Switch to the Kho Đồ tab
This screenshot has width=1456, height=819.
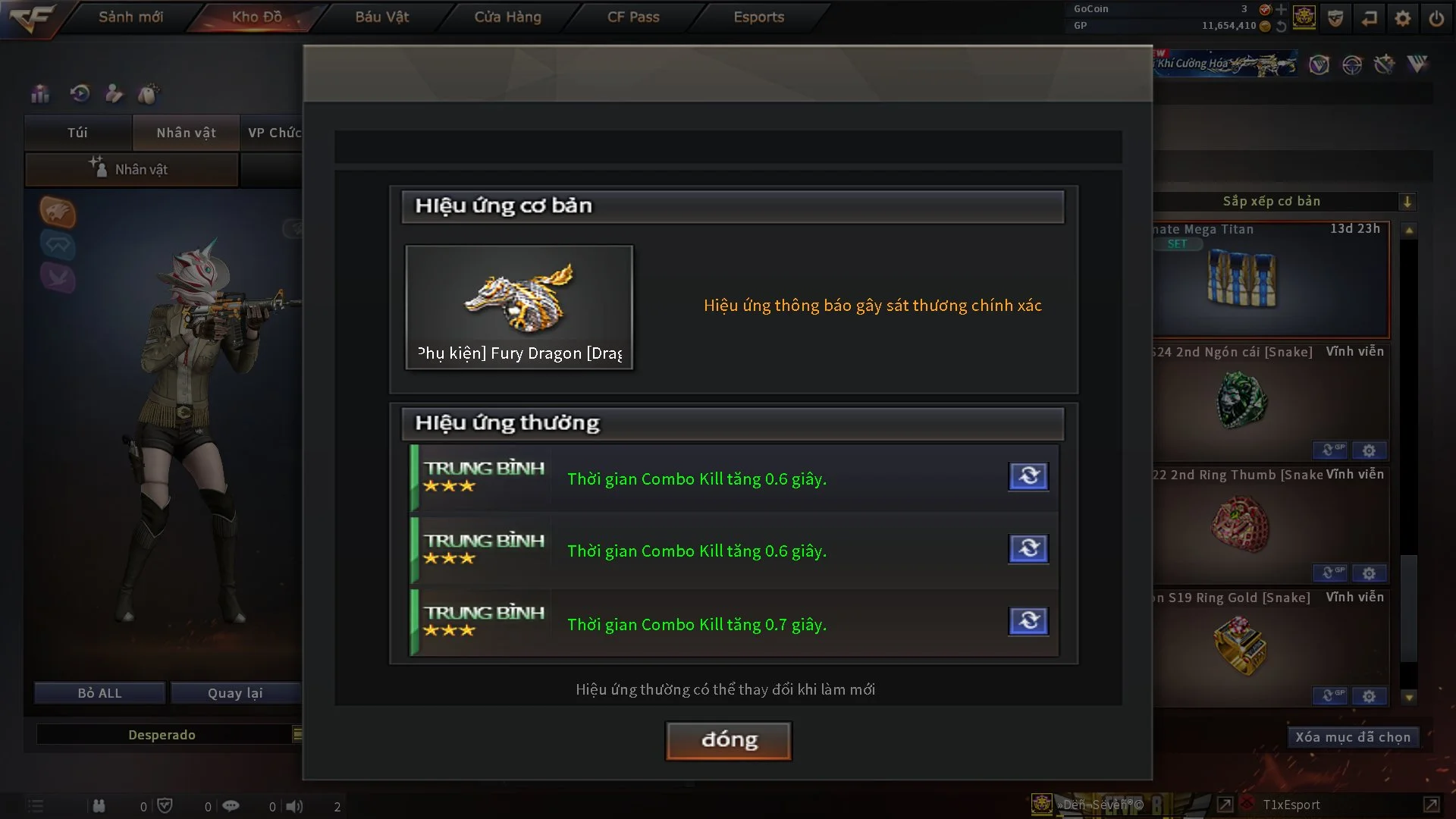[x=257, y=17]
